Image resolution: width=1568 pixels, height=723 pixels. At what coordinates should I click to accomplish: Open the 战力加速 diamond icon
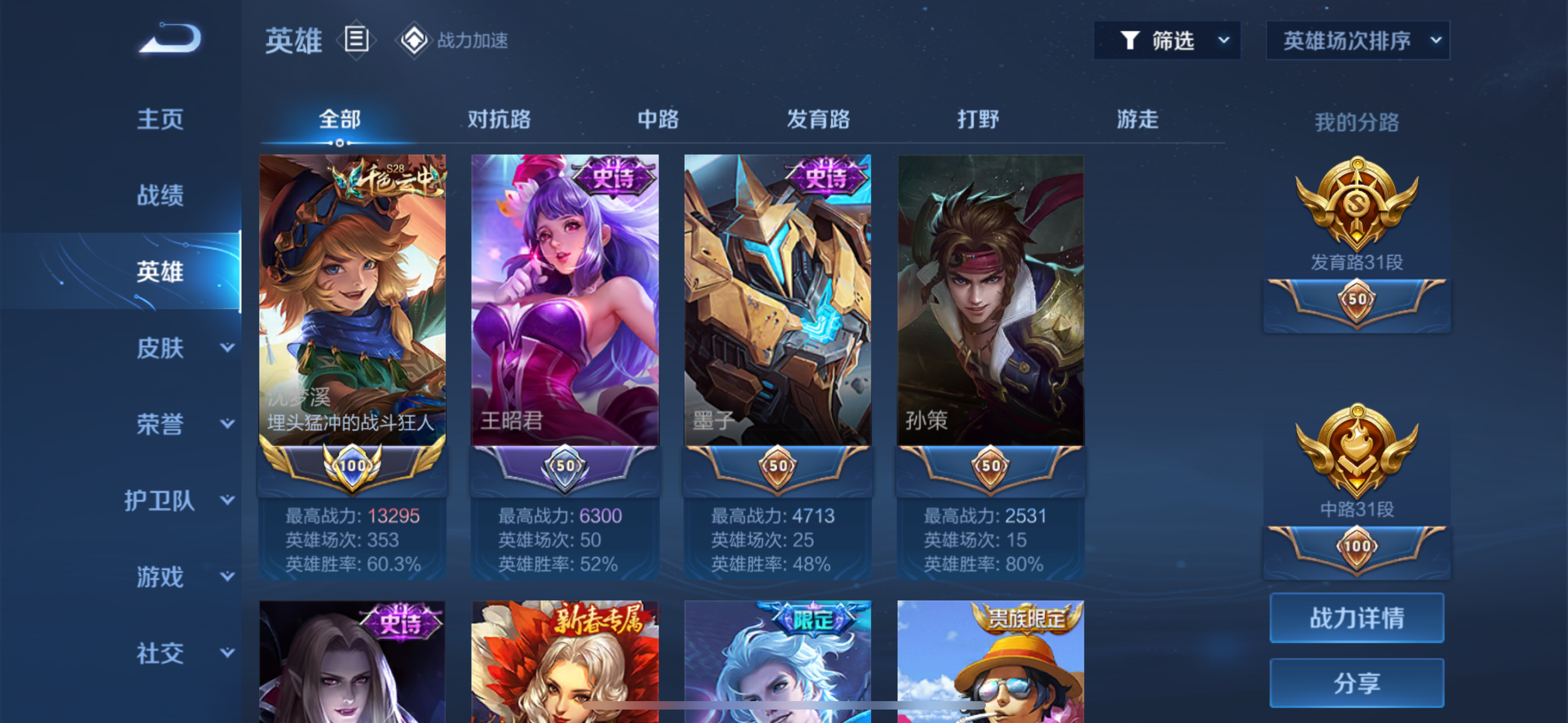pyautogui.click(x=414, y=41)
